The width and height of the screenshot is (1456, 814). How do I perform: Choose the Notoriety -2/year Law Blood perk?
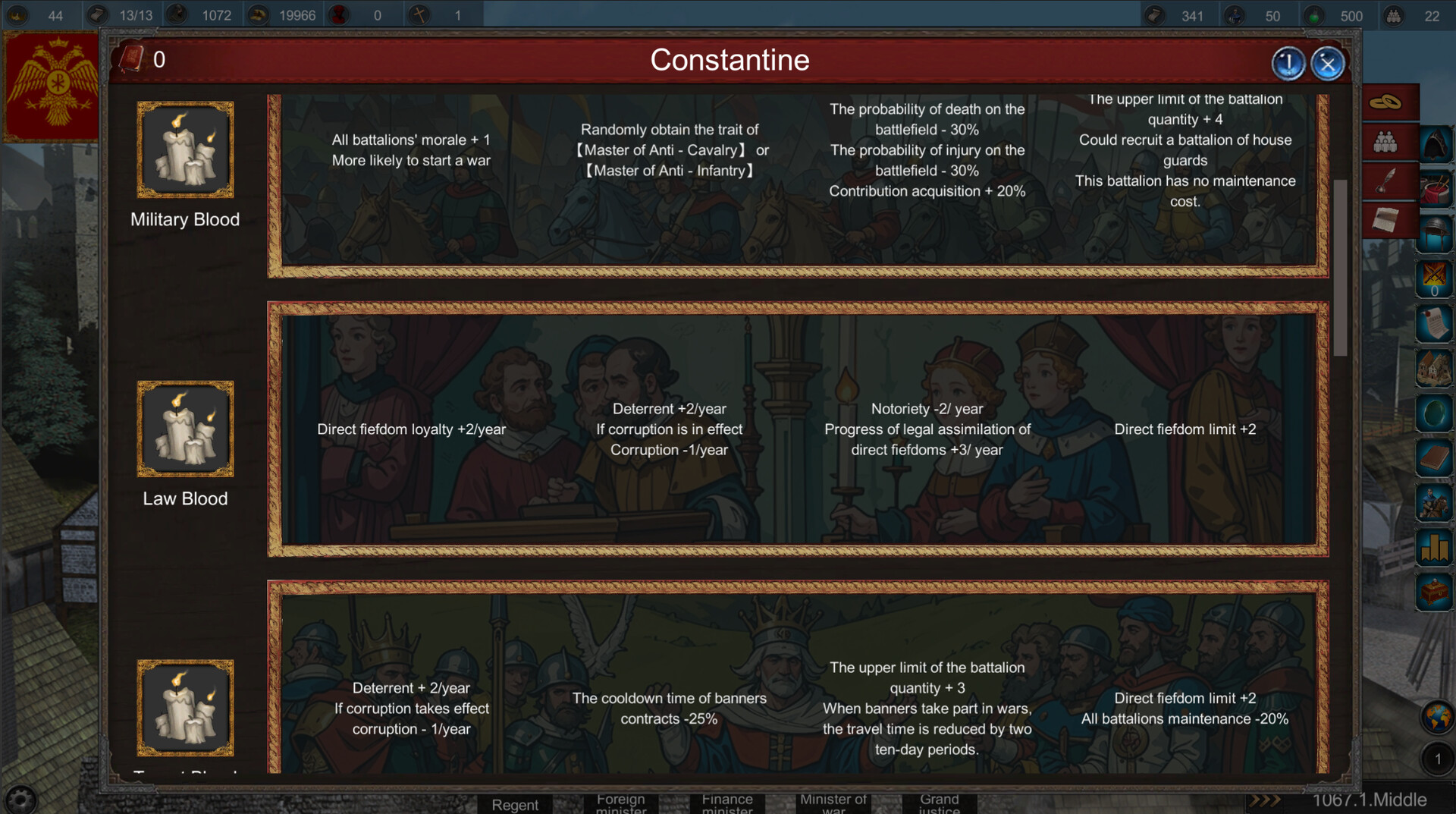[927, 429]
